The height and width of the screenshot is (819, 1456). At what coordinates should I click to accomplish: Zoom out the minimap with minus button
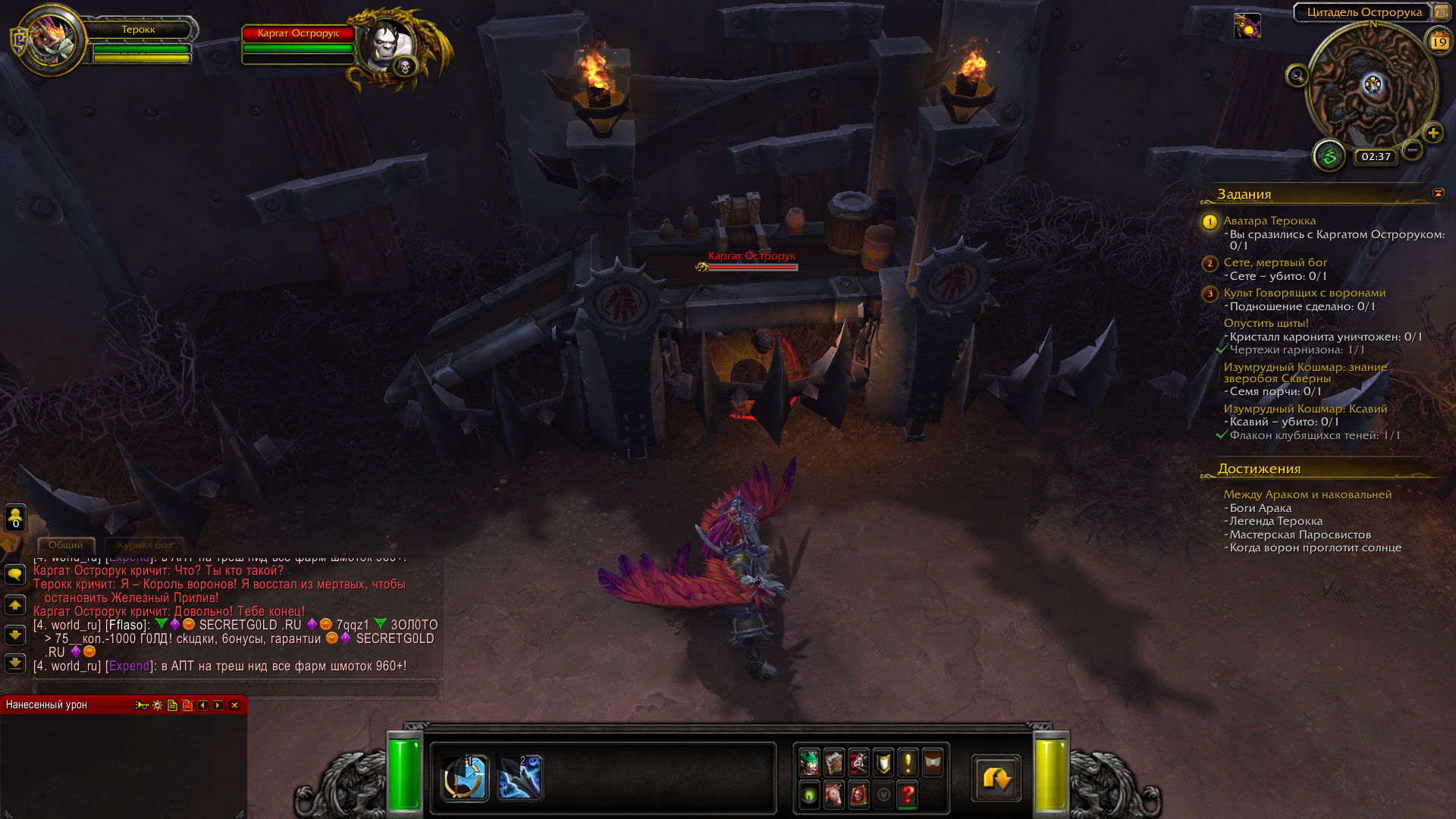pos(1412,150)
